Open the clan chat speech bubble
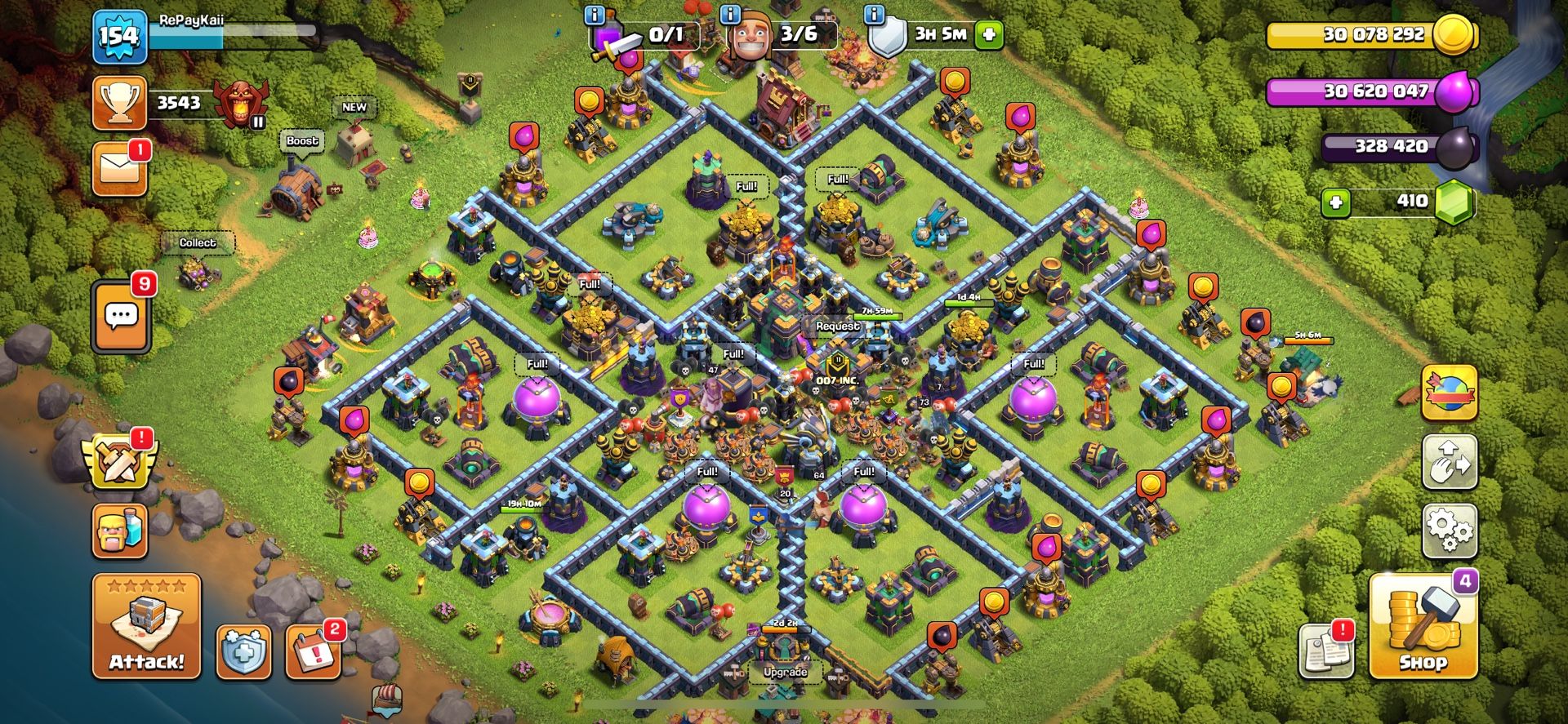 (121, 316)
